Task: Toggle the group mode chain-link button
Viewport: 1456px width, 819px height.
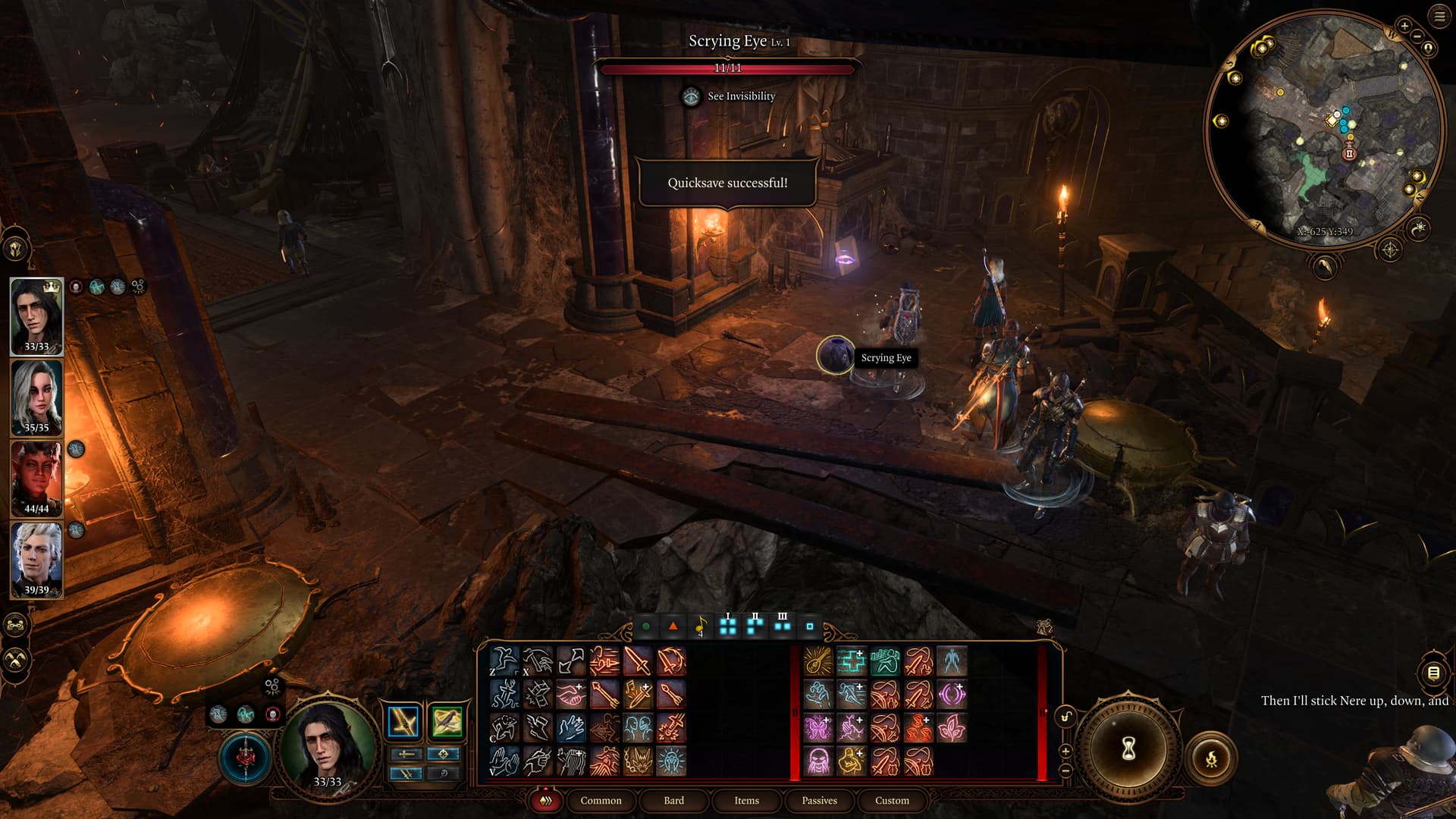Action: click(x=16, y=626)
